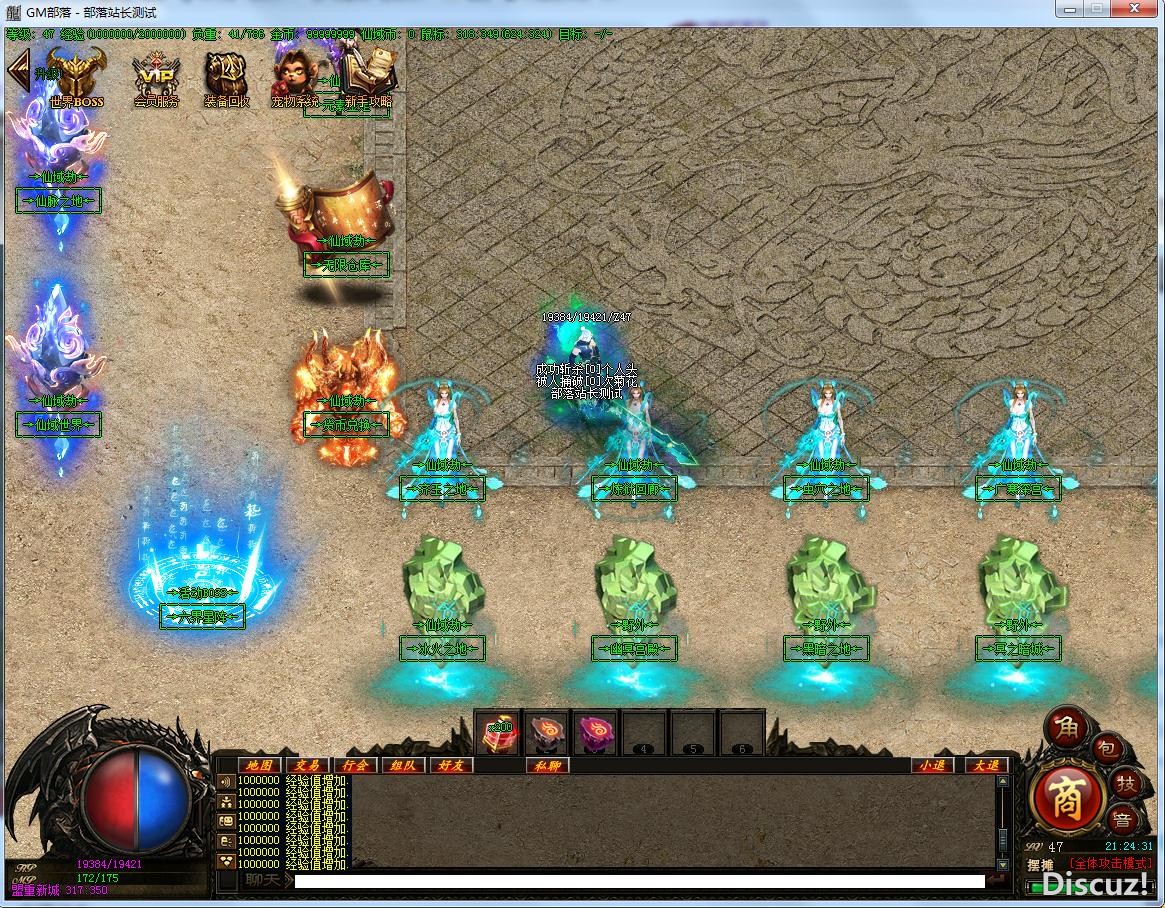Open the 地图 map button
This screenshot has height=908, width=1165.
coord(258,765)
